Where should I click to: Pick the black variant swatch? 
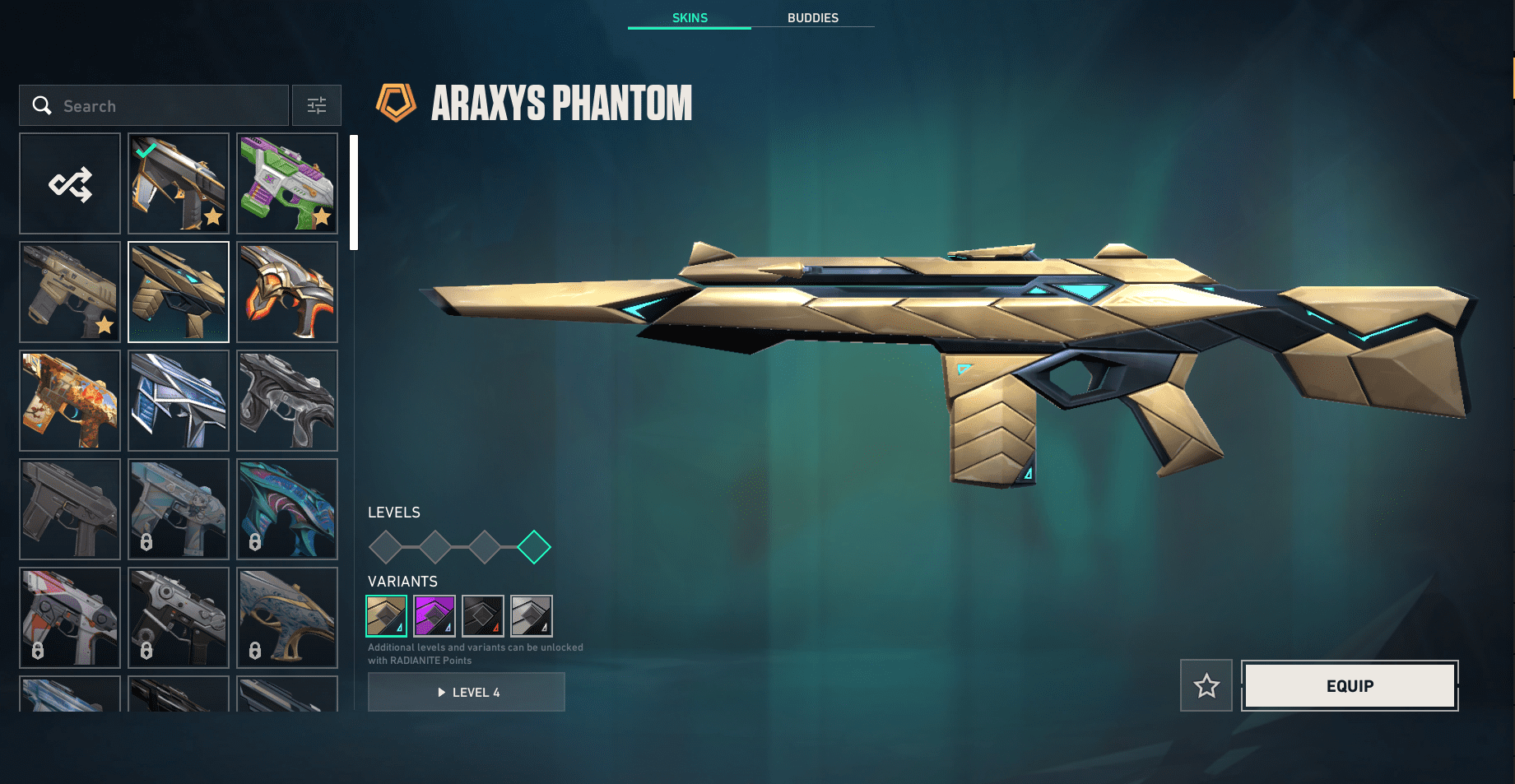point(483,616)
